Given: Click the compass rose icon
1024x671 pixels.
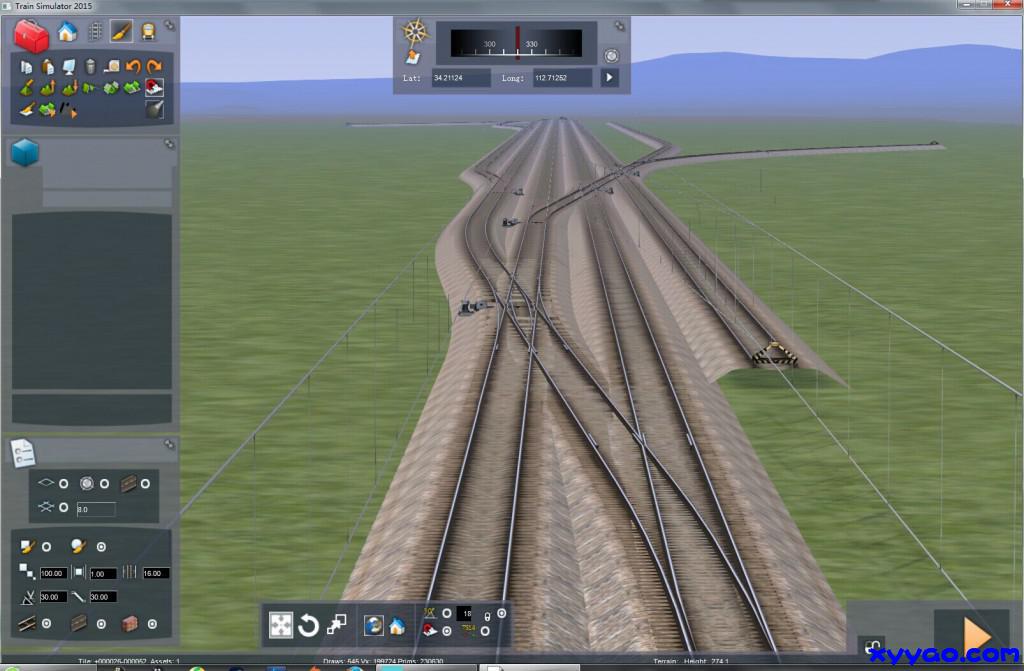Looking at the screenshot, I should (x=414, y=31).
